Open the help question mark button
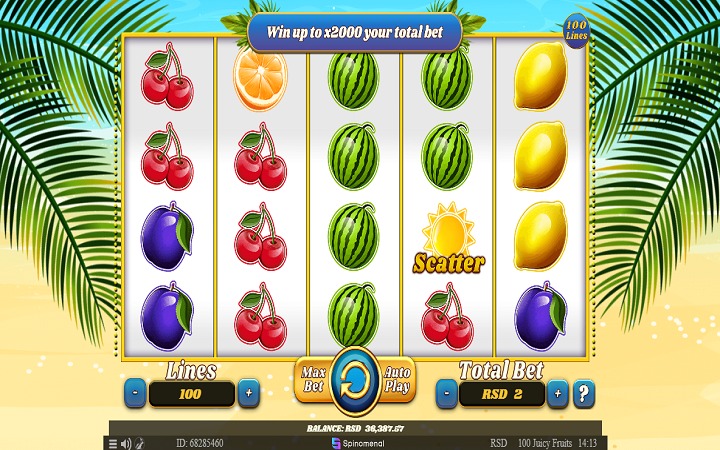 click(585, 393)
